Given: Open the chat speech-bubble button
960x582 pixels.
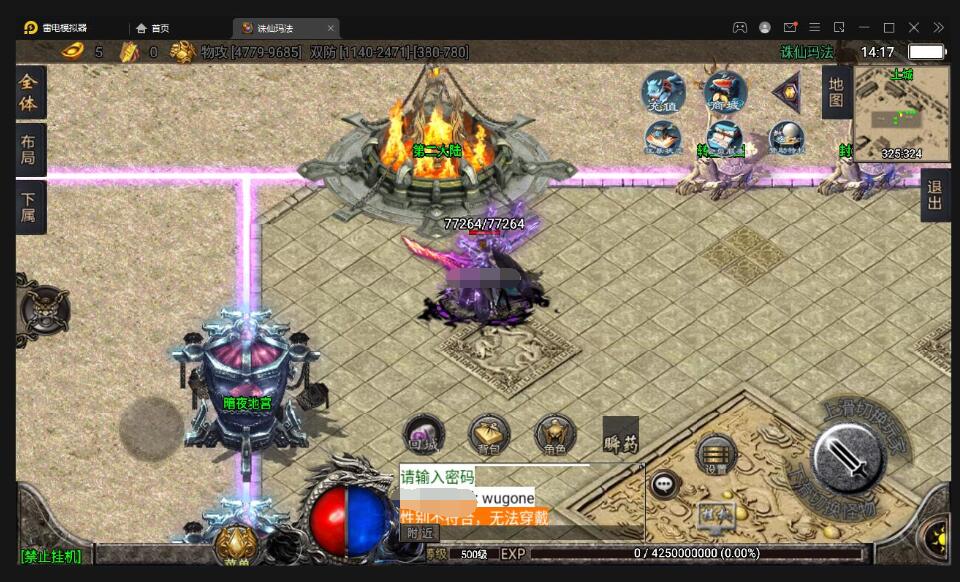Looking at the screenshot, I should click(663, 485).
